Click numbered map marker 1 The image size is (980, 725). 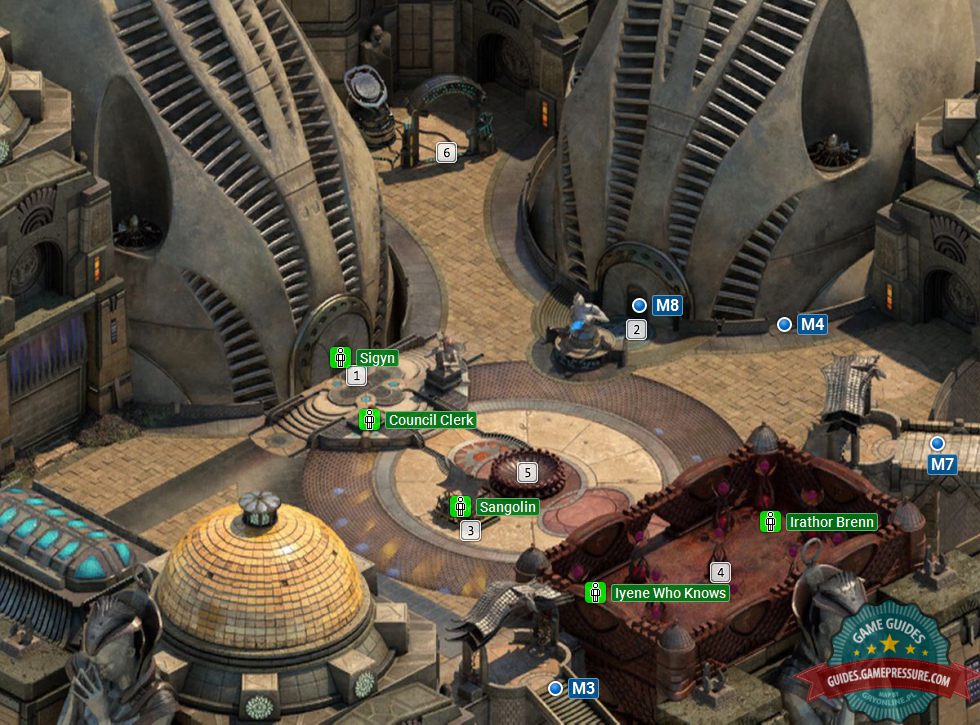(356, 376)
